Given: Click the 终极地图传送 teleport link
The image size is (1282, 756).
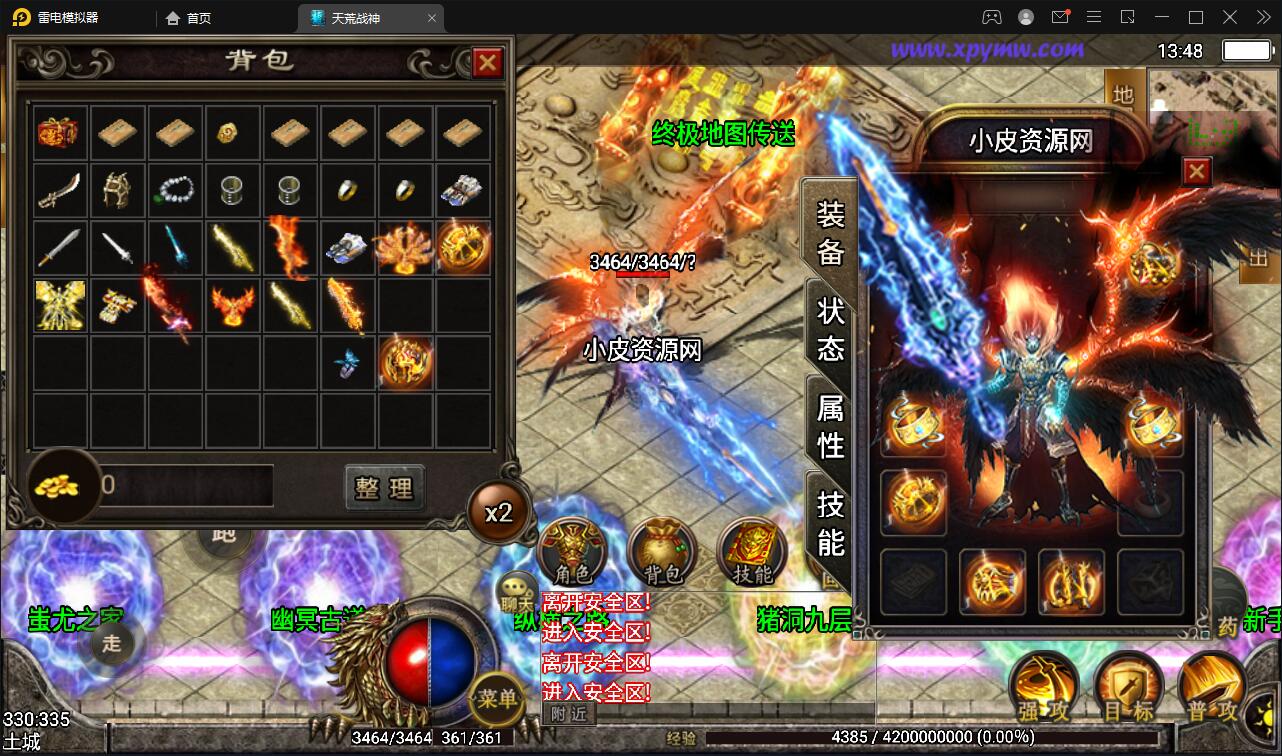Looking at the screenshot, I should click(723, 135).
